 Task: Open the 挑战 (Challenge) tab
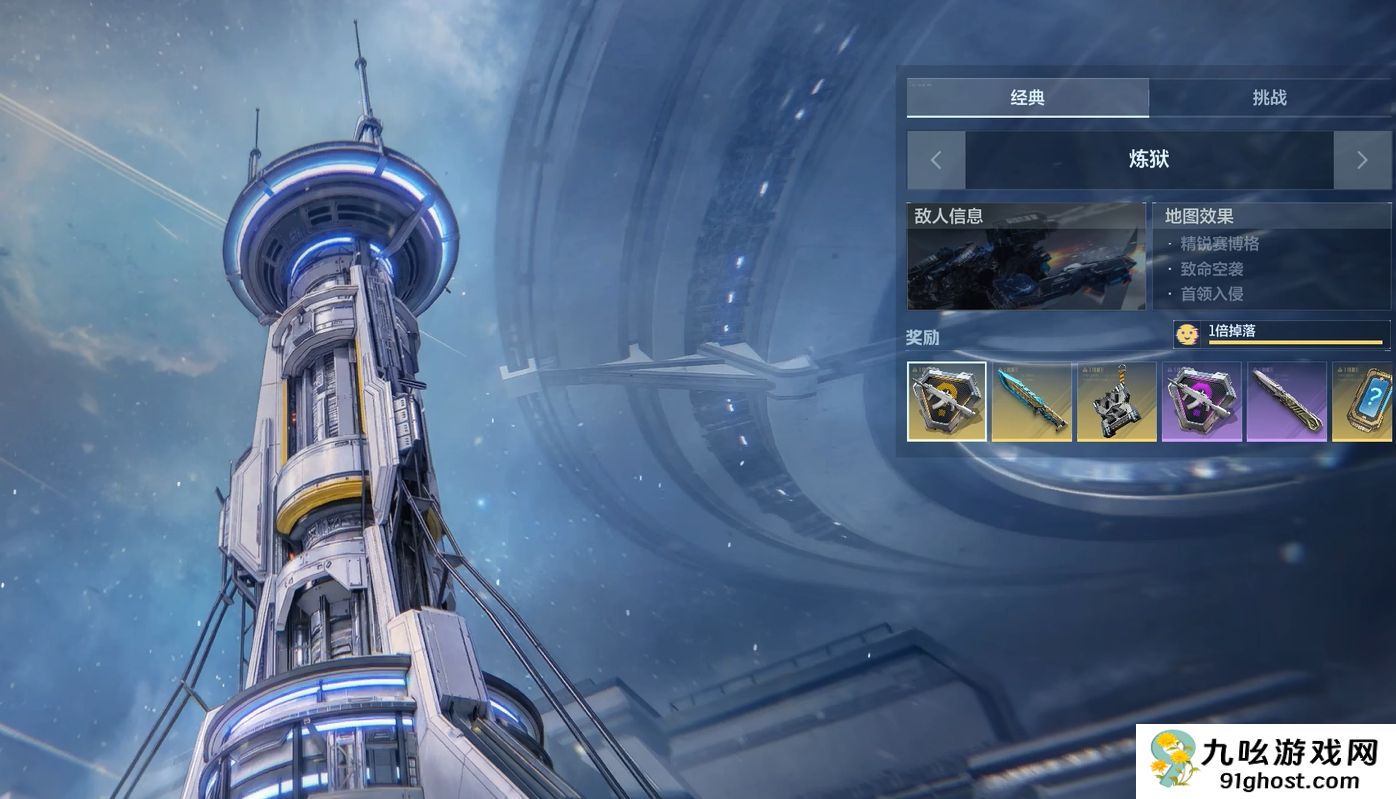pos(1269,98)
